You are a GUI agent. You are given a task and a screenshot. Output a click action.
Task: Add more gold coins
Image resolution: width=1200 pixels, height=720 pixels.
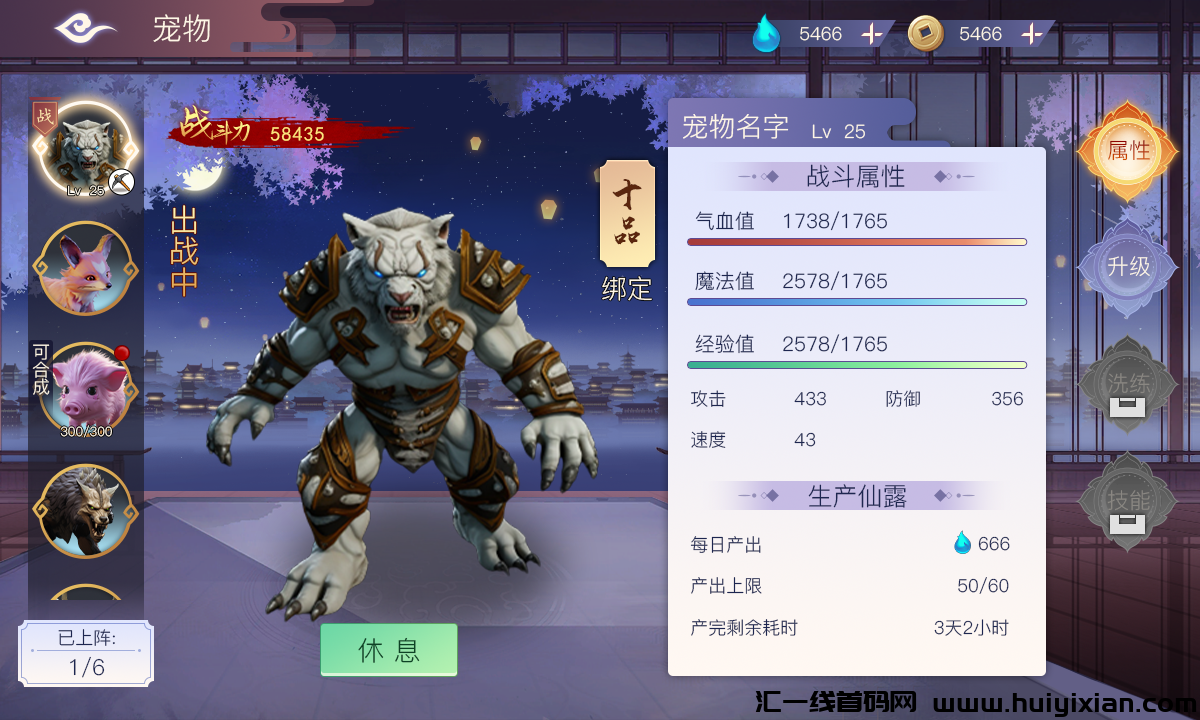click(x=1032, y=34)
